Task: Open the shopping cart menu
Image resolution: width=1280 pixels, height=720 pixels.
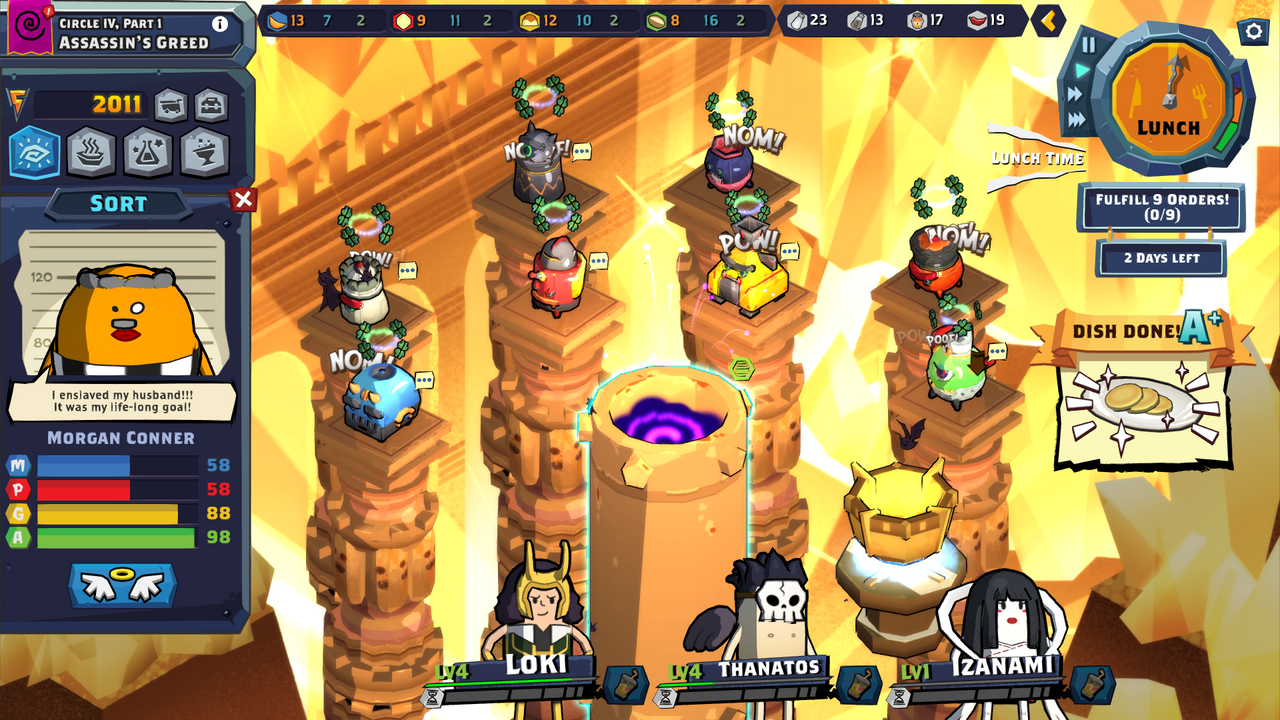Action: (x=170, y=104)
